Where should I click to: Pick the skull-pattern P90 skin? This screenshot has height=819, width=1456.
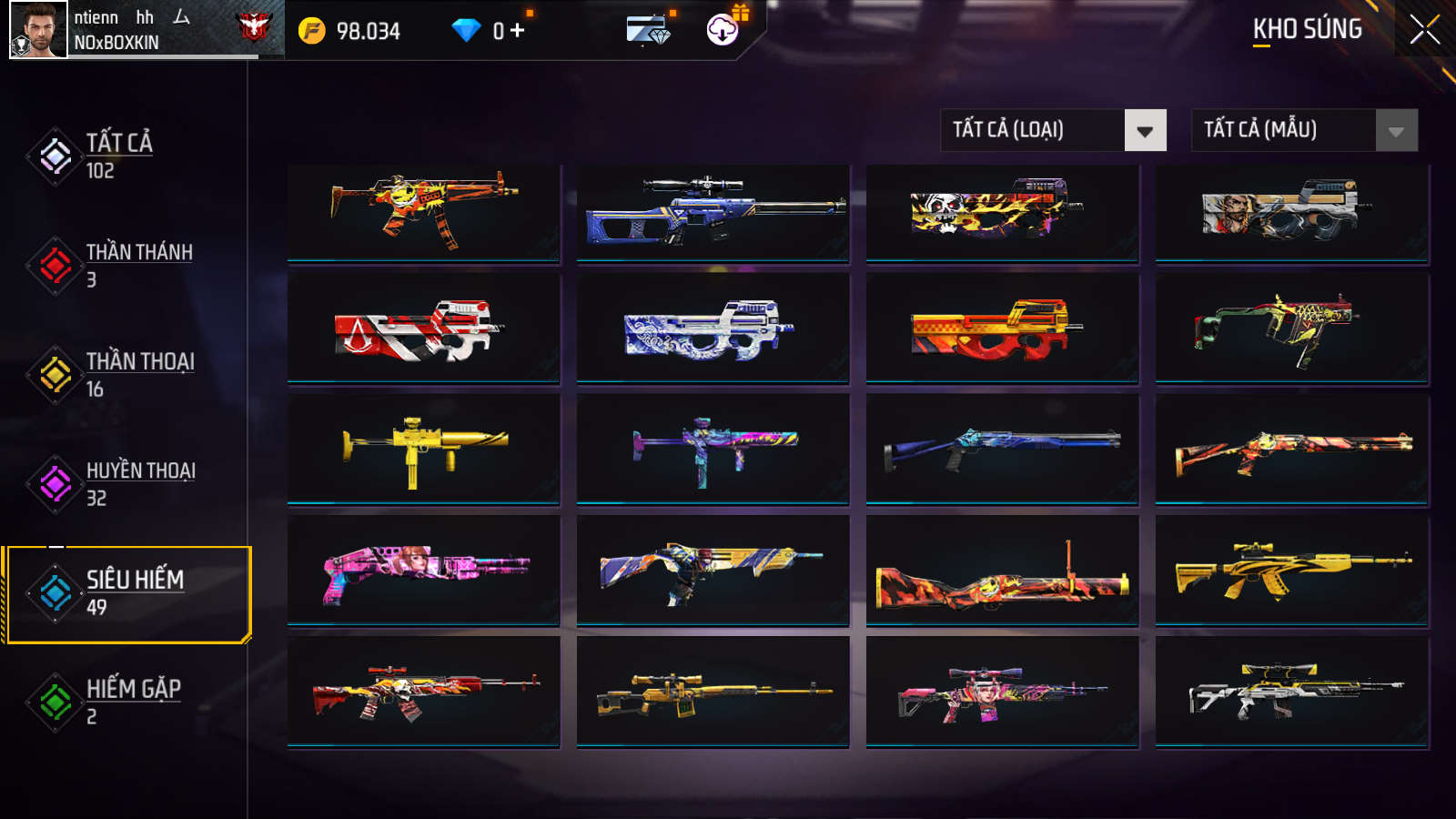pyautogui.click(x=1002, y=214)
